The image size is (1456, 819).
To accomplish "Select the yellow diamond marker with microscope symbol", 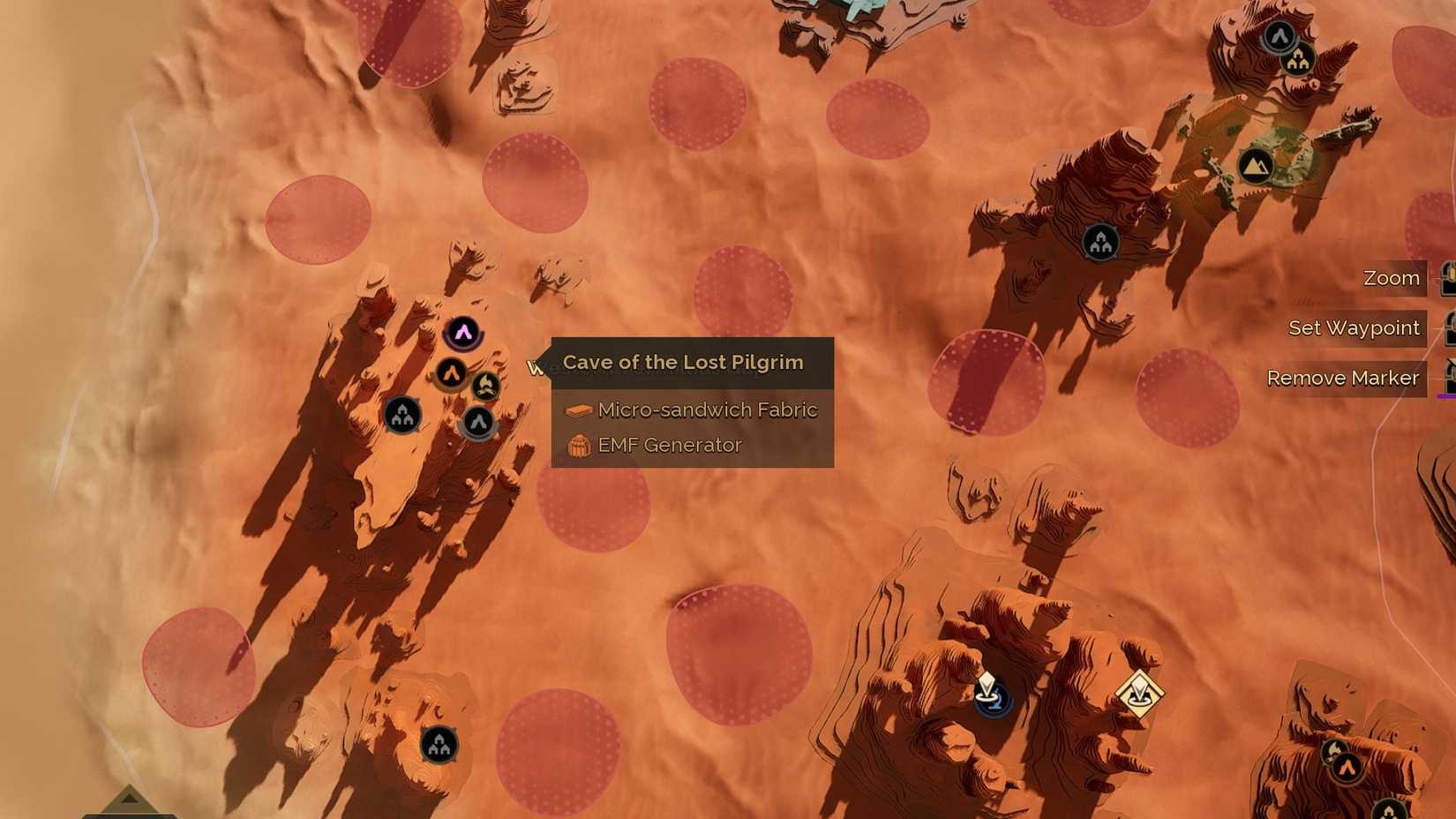I will coord(1141,692).
